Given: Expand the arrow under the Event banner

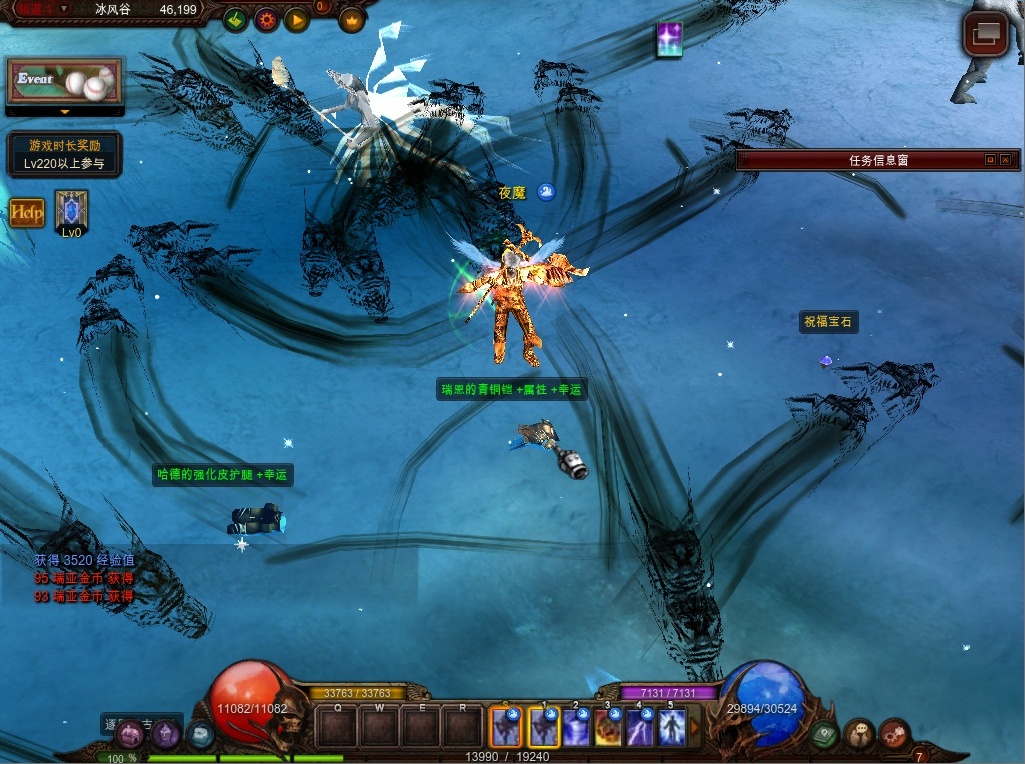Looking at the screenshot, I should pos(65,112).
